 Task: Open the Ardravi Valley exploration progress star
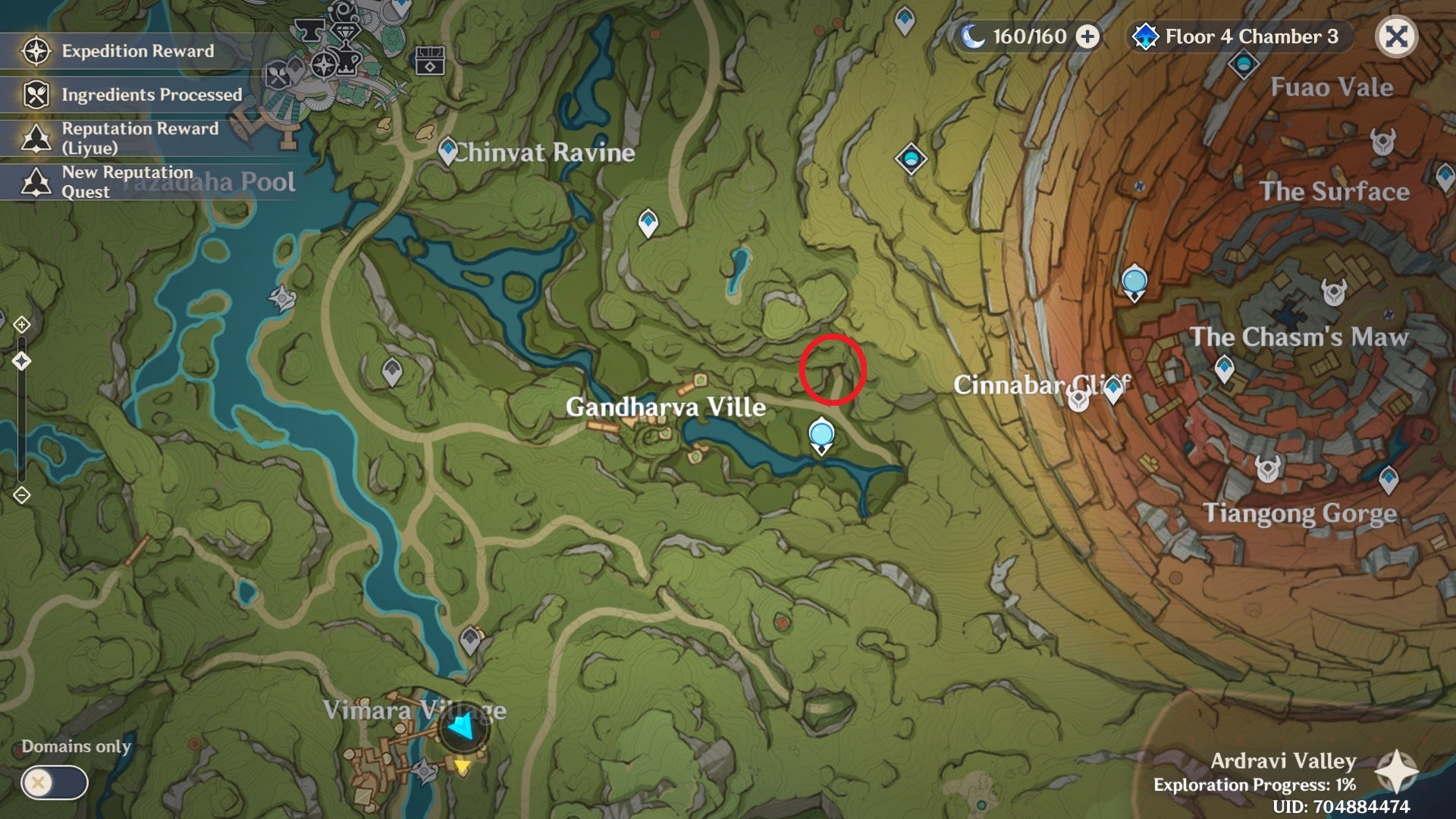pos(1396,771)
